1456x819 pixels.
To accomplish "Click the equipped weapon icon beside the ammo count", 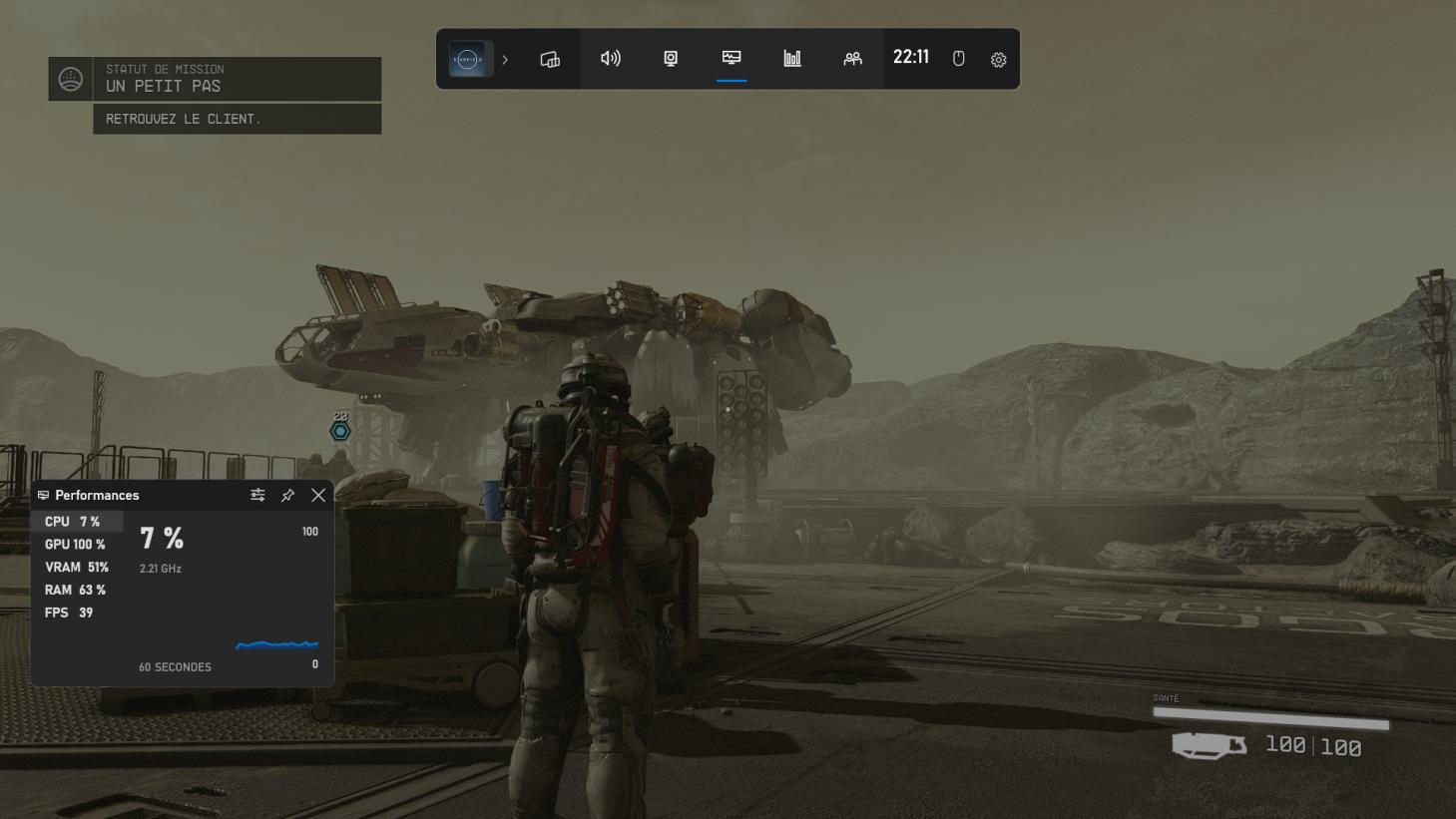I will [x=1209, y=745].
